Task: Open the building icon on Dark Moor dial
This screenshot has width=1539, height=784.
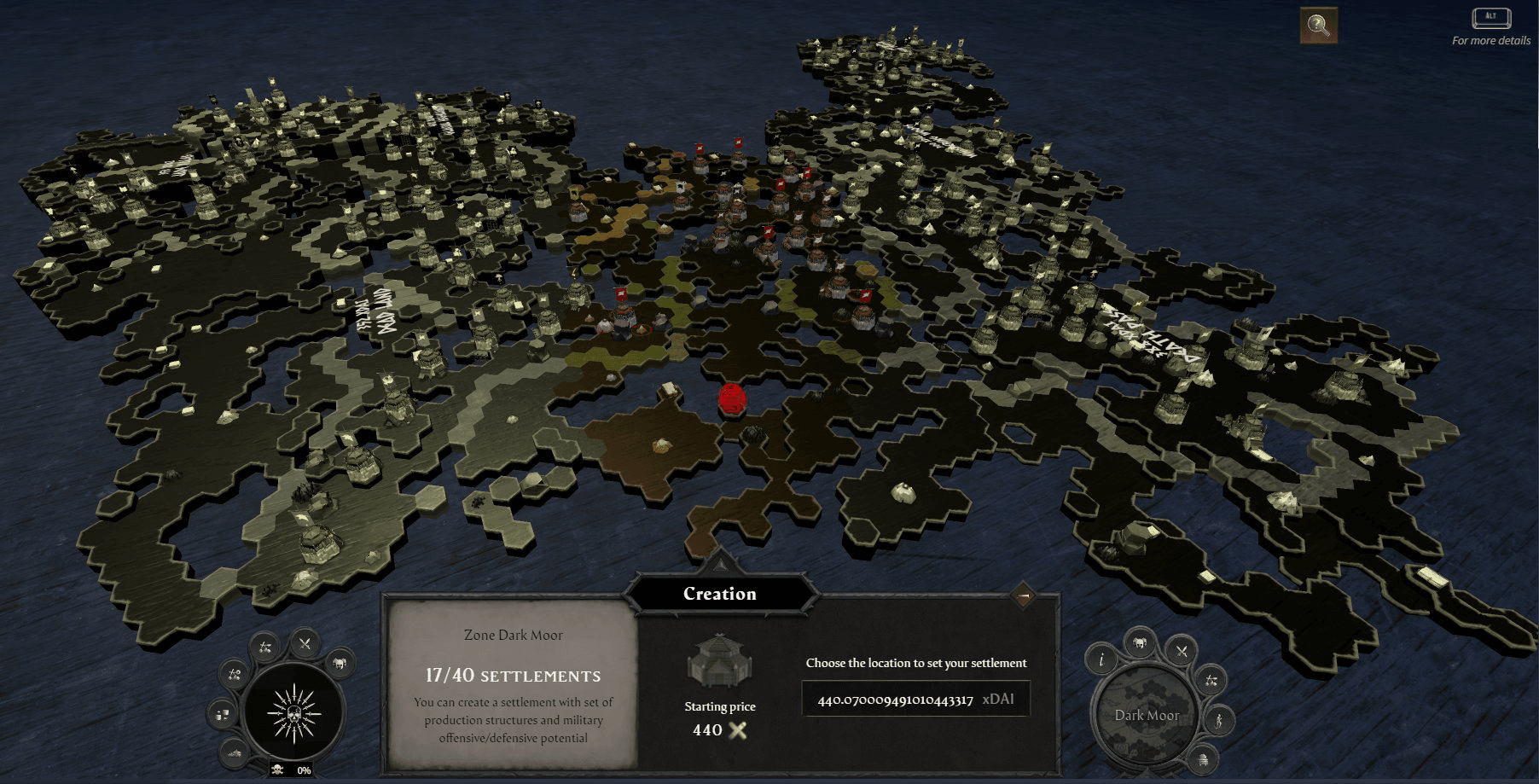Action: click(x=1203, y=758)
